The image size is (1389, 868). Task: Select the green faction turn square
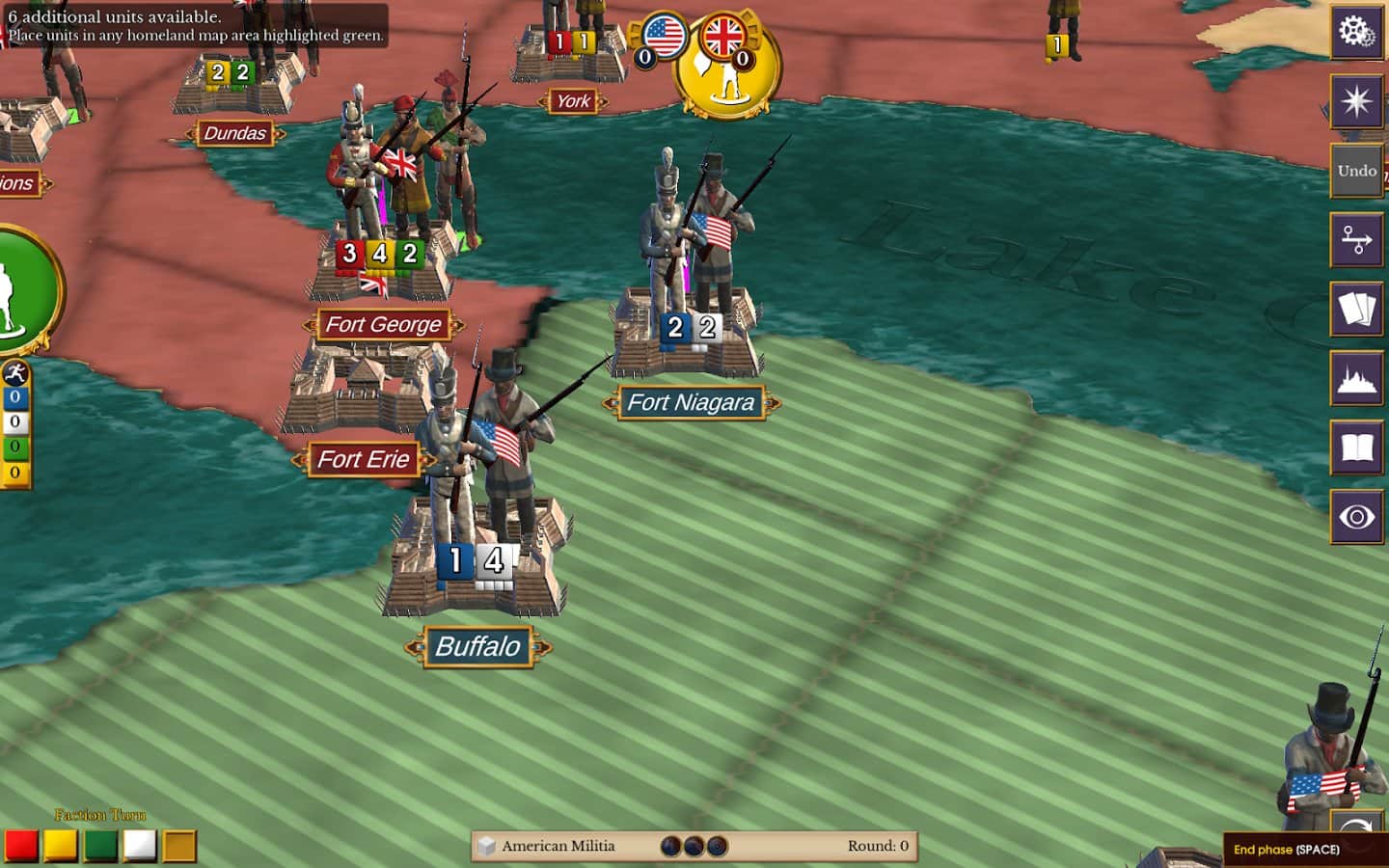pos(101,844)
